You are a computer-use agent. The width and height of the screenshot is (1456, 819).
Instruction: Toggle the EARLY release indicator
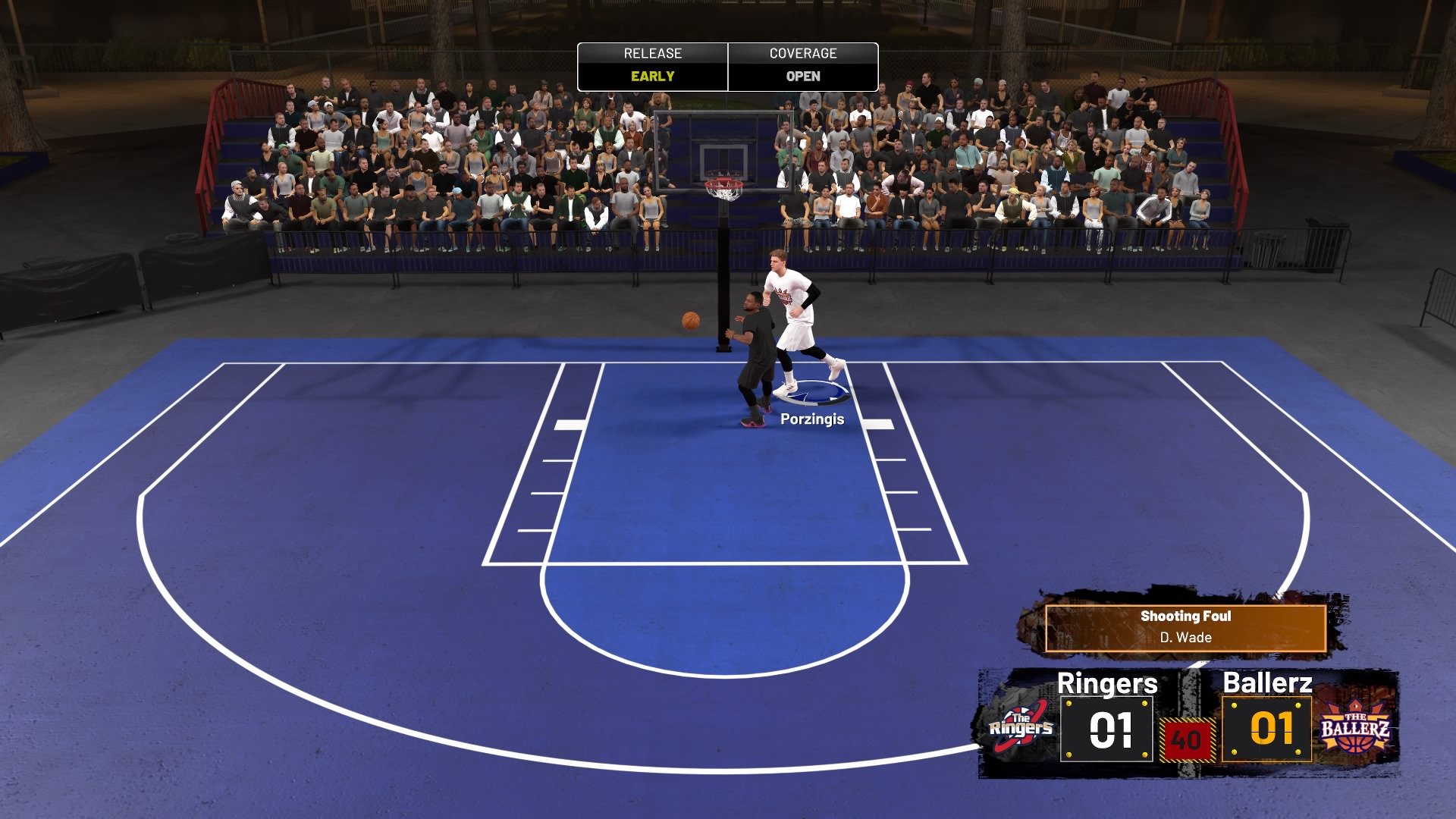[652, 76]
